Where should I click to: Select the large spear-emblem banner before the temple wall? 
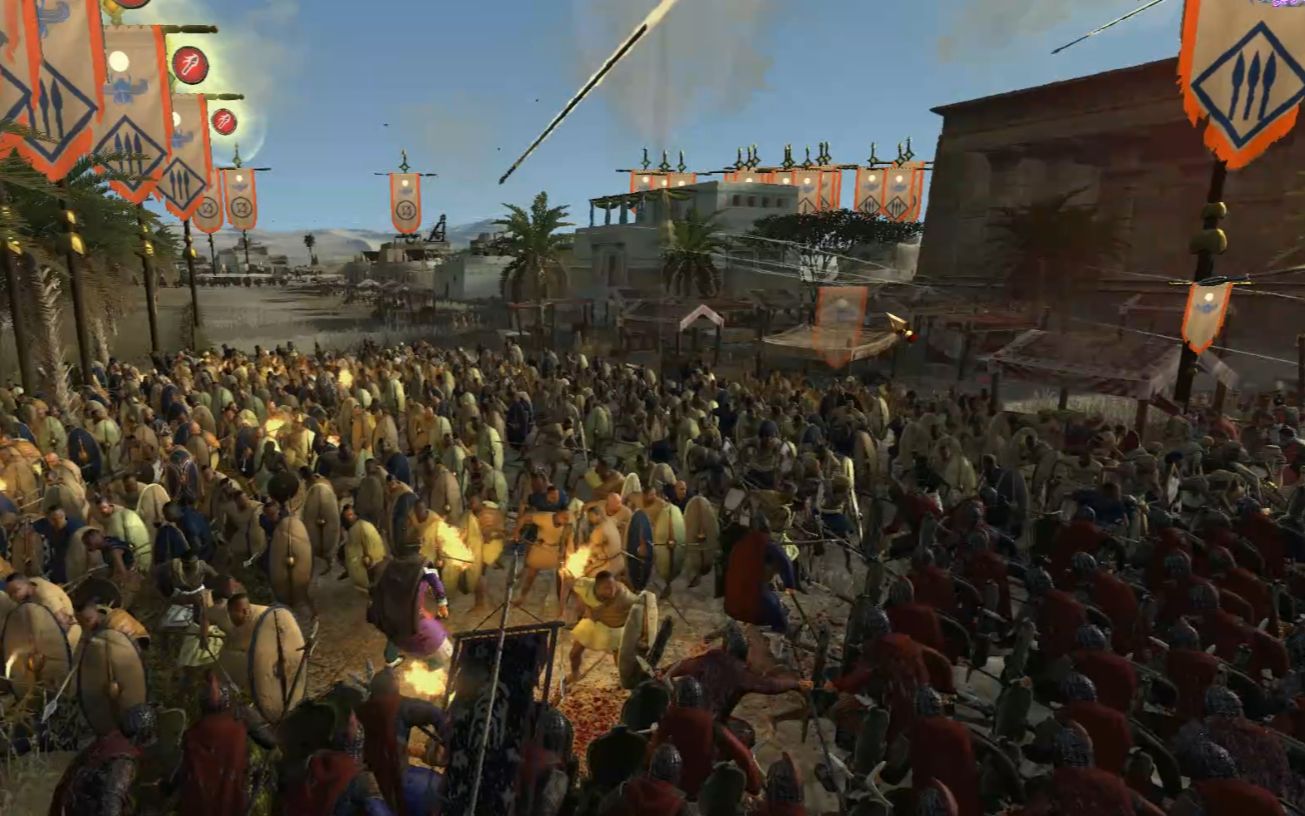pyautogui.click(x=1243, y=78)
